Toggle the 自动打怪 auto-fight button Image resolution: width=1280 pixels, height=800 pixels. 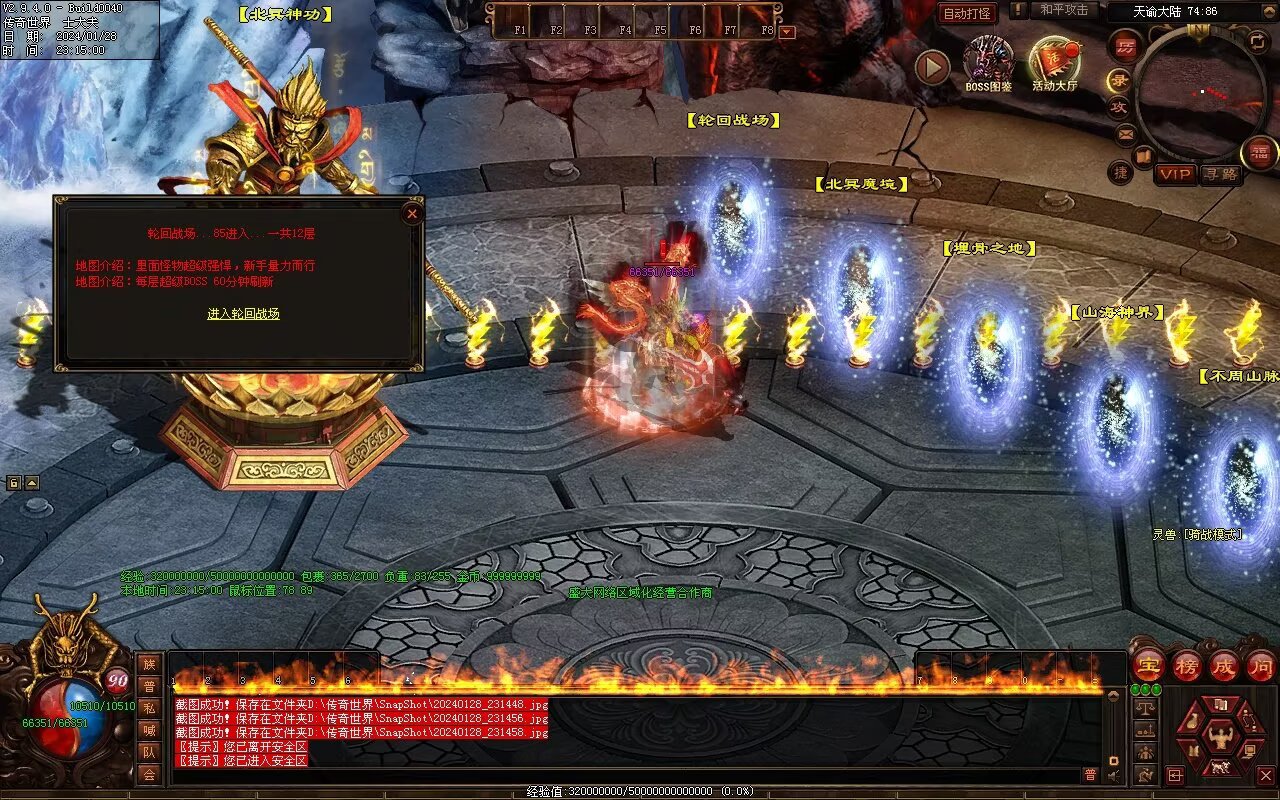pos(967,13)
